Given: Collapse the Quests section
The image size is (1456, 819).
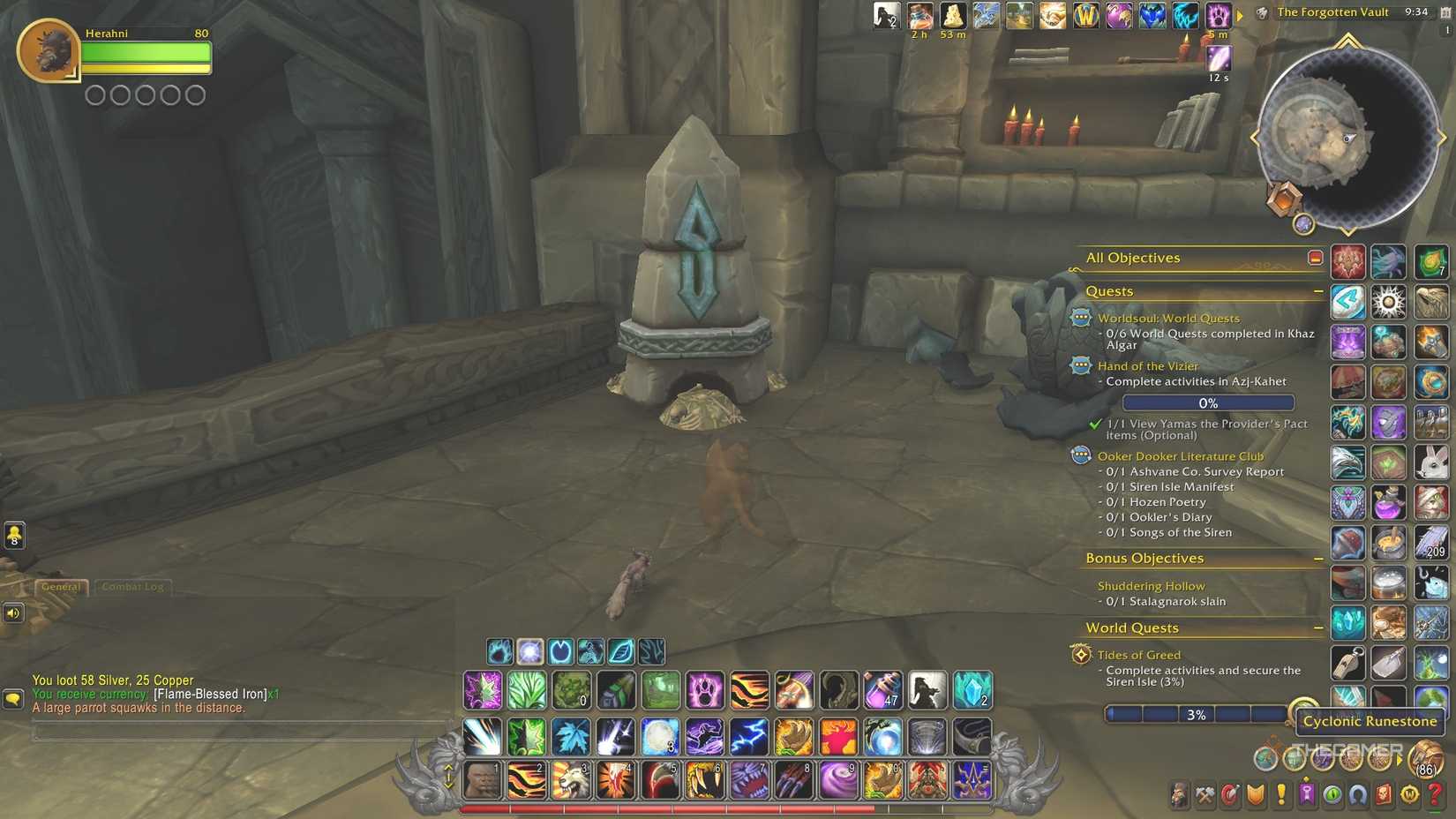Looking at the screenshot, I should 1319,289.
